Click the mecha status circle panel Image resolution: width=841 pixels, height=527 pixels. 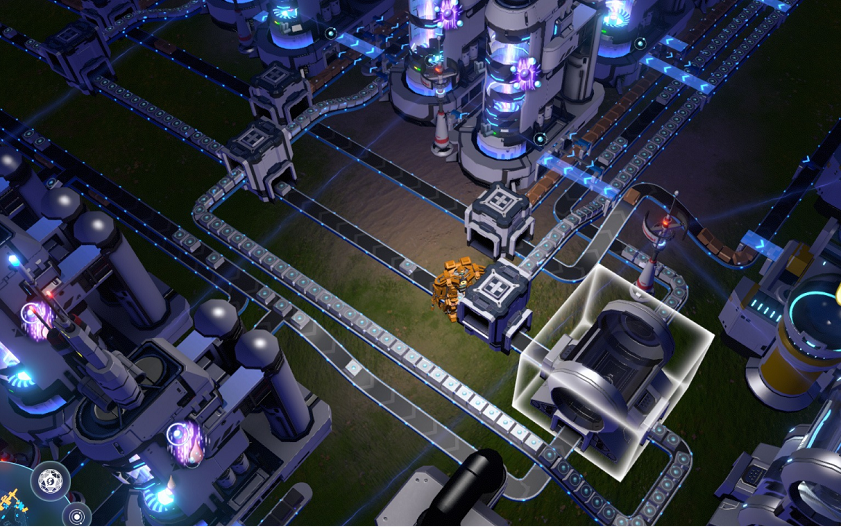[x=12, y=499]
